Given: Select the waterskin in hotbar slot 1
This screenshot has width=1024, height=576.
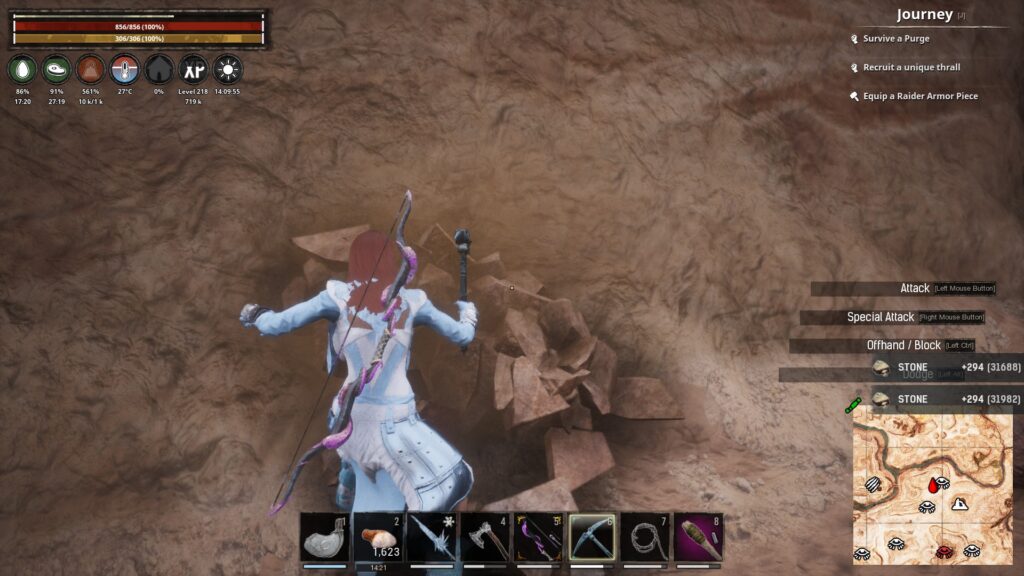Looking at the screenshot, I should tap(325, 538).
